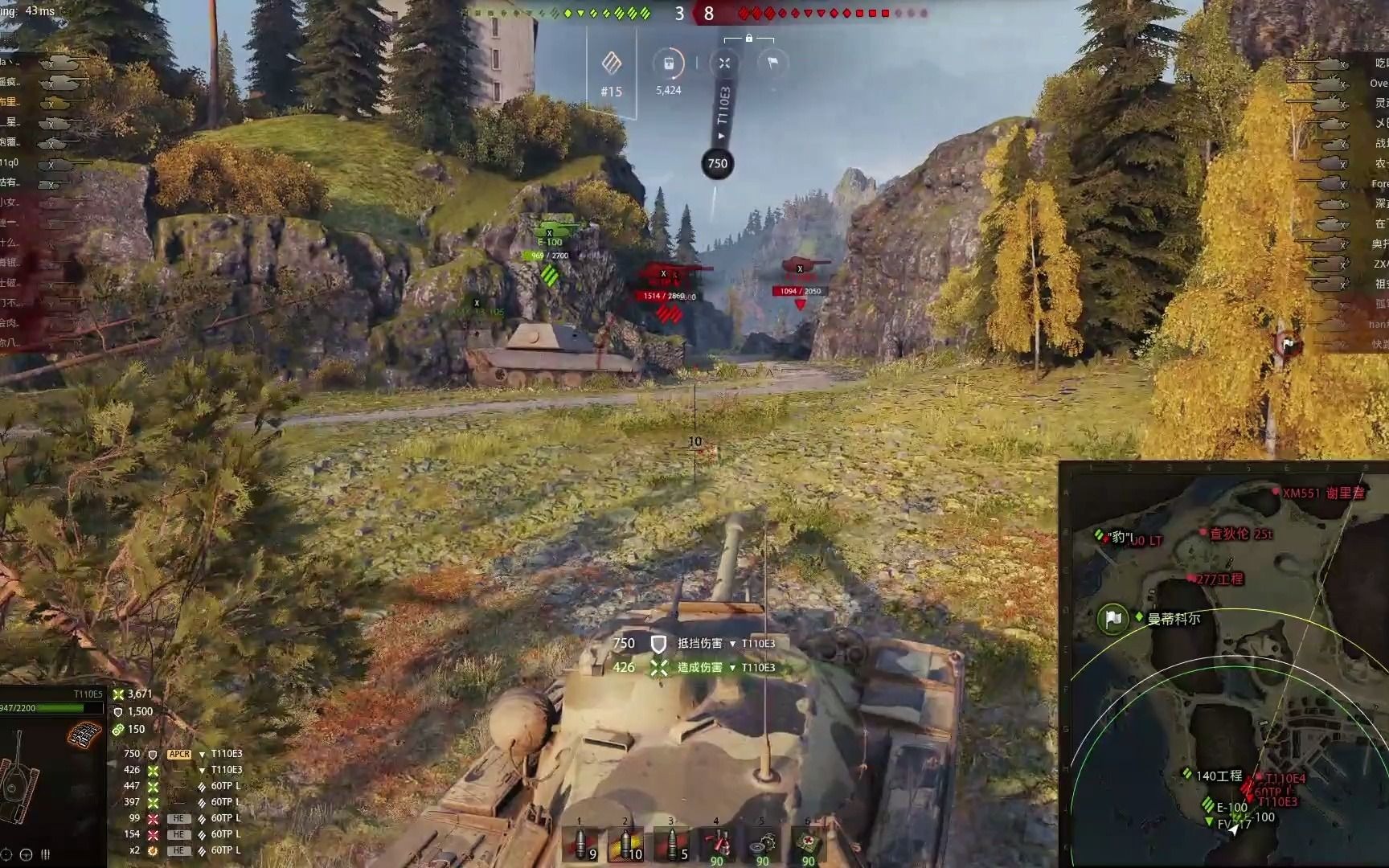Image resolution: width=1389 pixels, height=868 pixels.
Task: Click the #15 ribbon icon at top
Action: pyautogui.click(x=612, y=63)
